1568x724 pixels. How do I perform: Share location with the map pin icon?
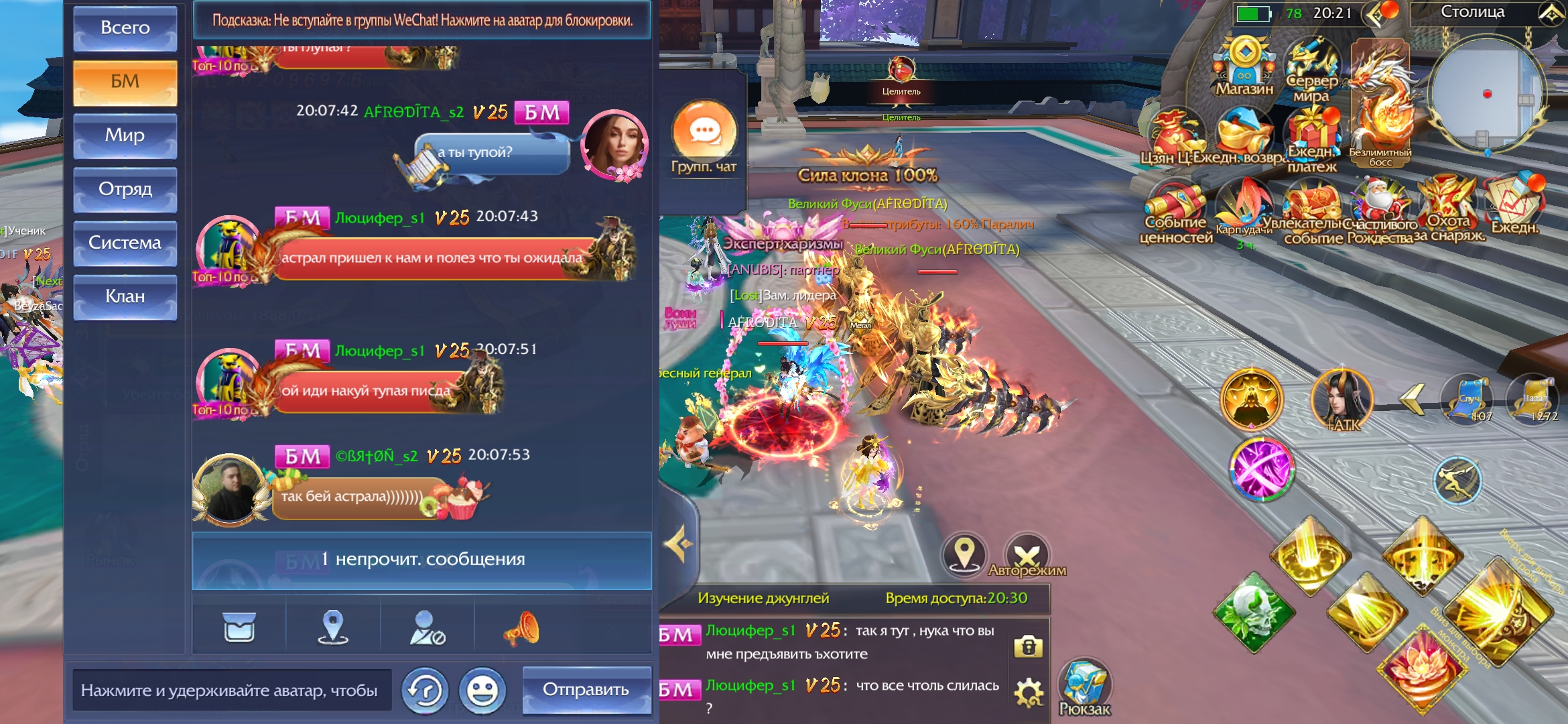pos(333,627)
